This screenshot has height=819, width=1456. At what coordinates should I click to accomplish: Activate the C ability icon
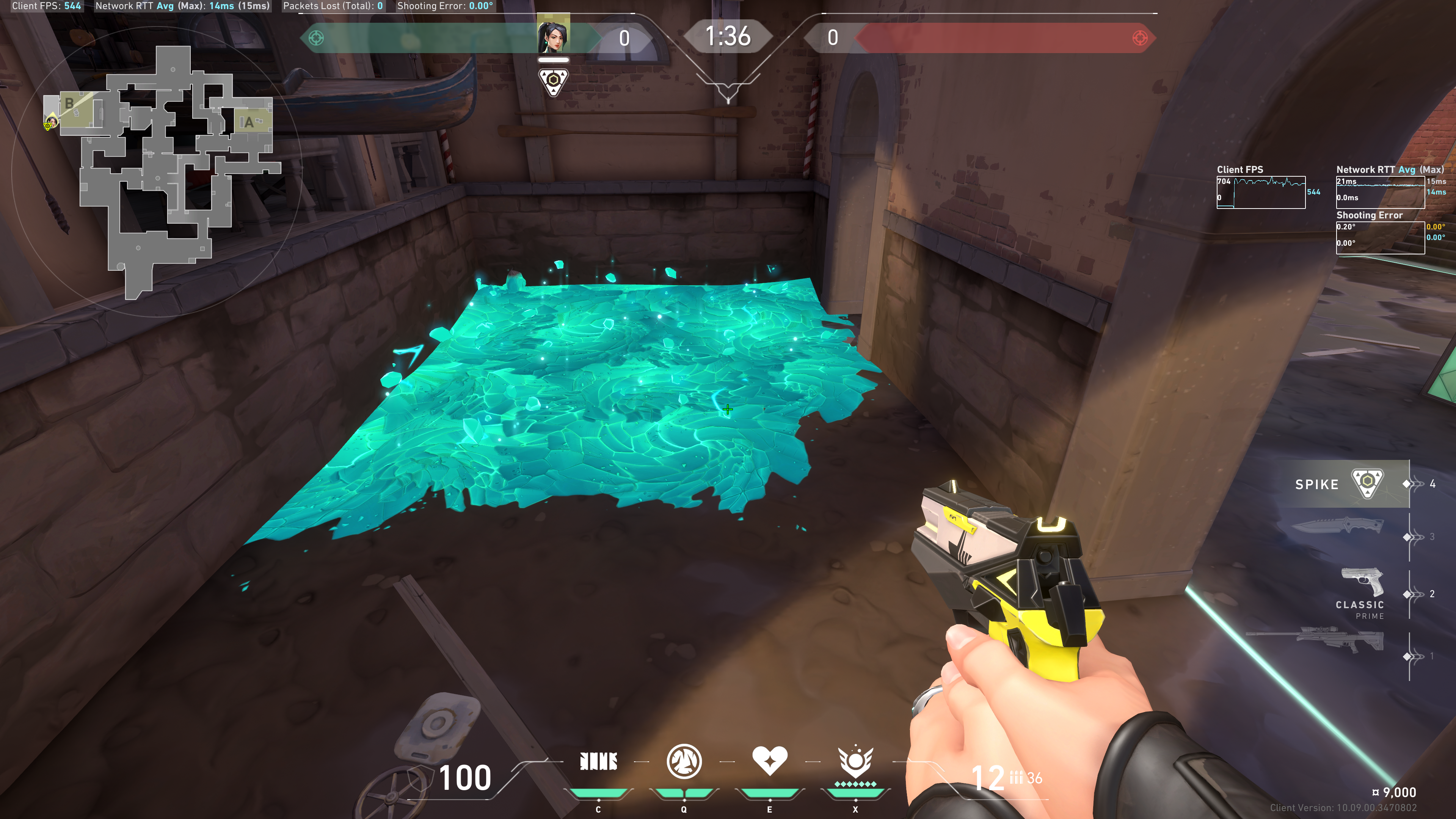click(599, 761)
